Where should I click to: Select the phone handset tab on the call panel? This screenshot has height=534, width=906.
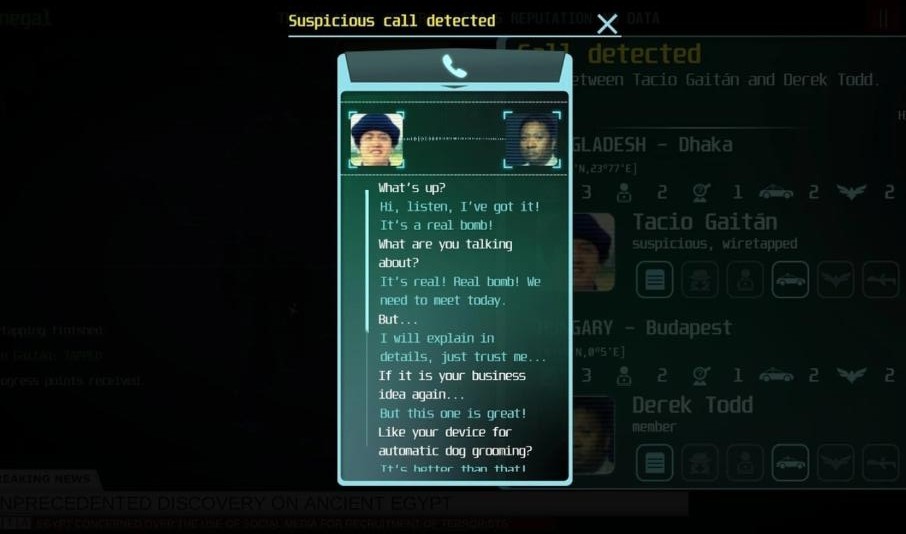pyautogui.click(x=455, y=67)
